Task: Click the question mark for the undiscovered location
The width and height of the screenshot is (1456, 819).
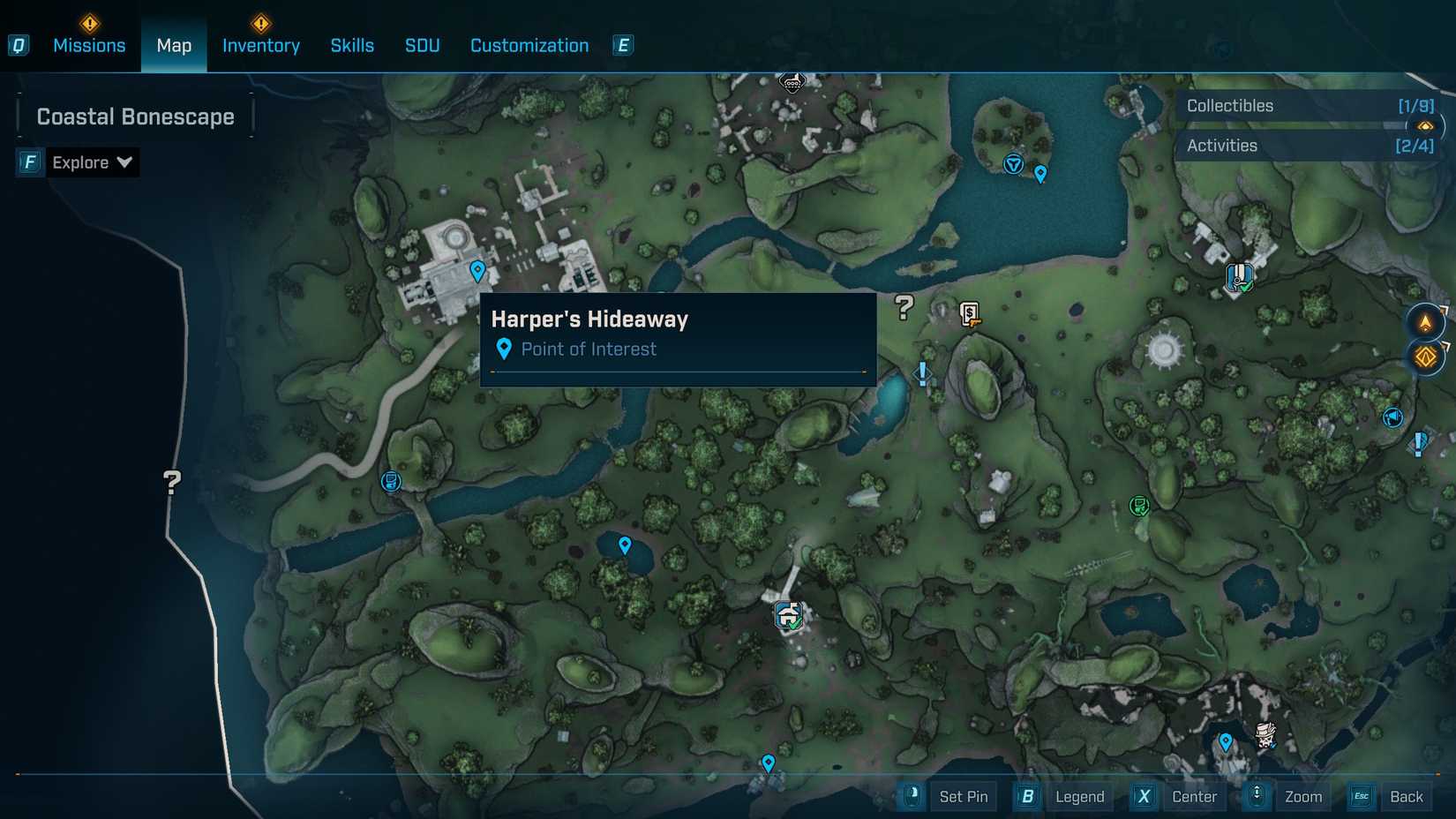Action: tap(902, 308)
